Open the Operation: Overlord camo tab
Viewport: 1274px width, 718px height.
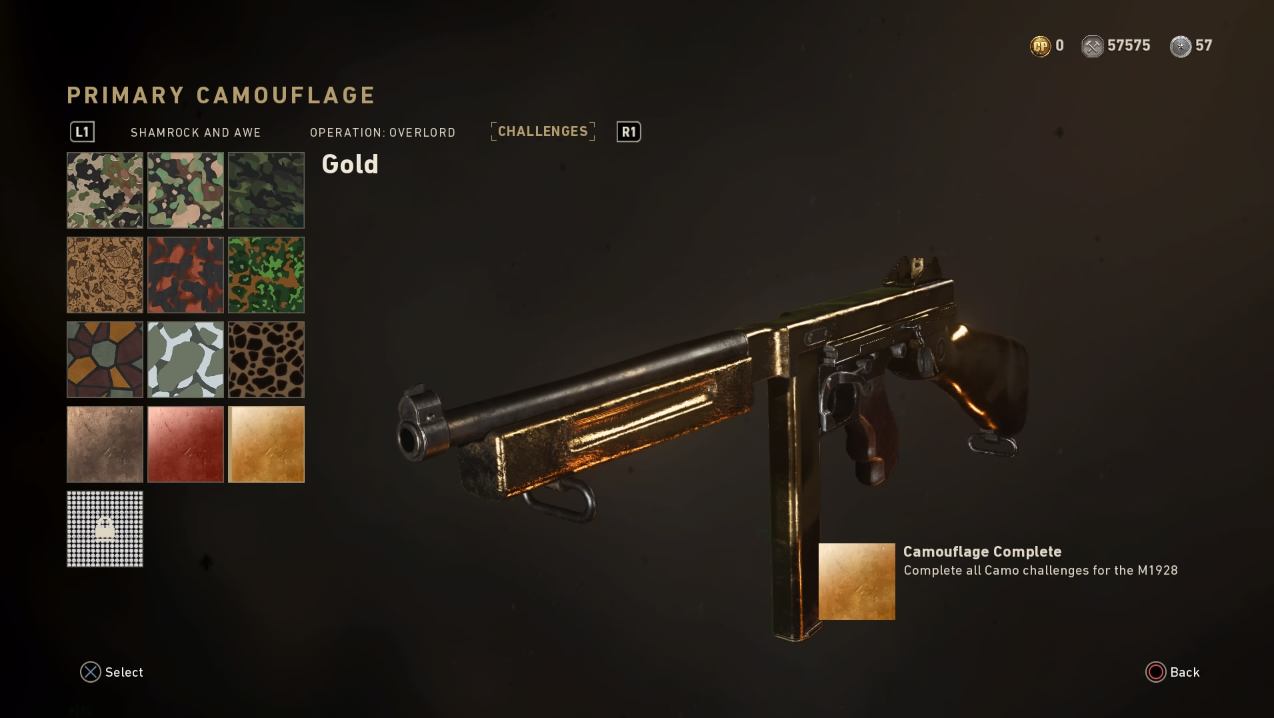tap(382, 132)
